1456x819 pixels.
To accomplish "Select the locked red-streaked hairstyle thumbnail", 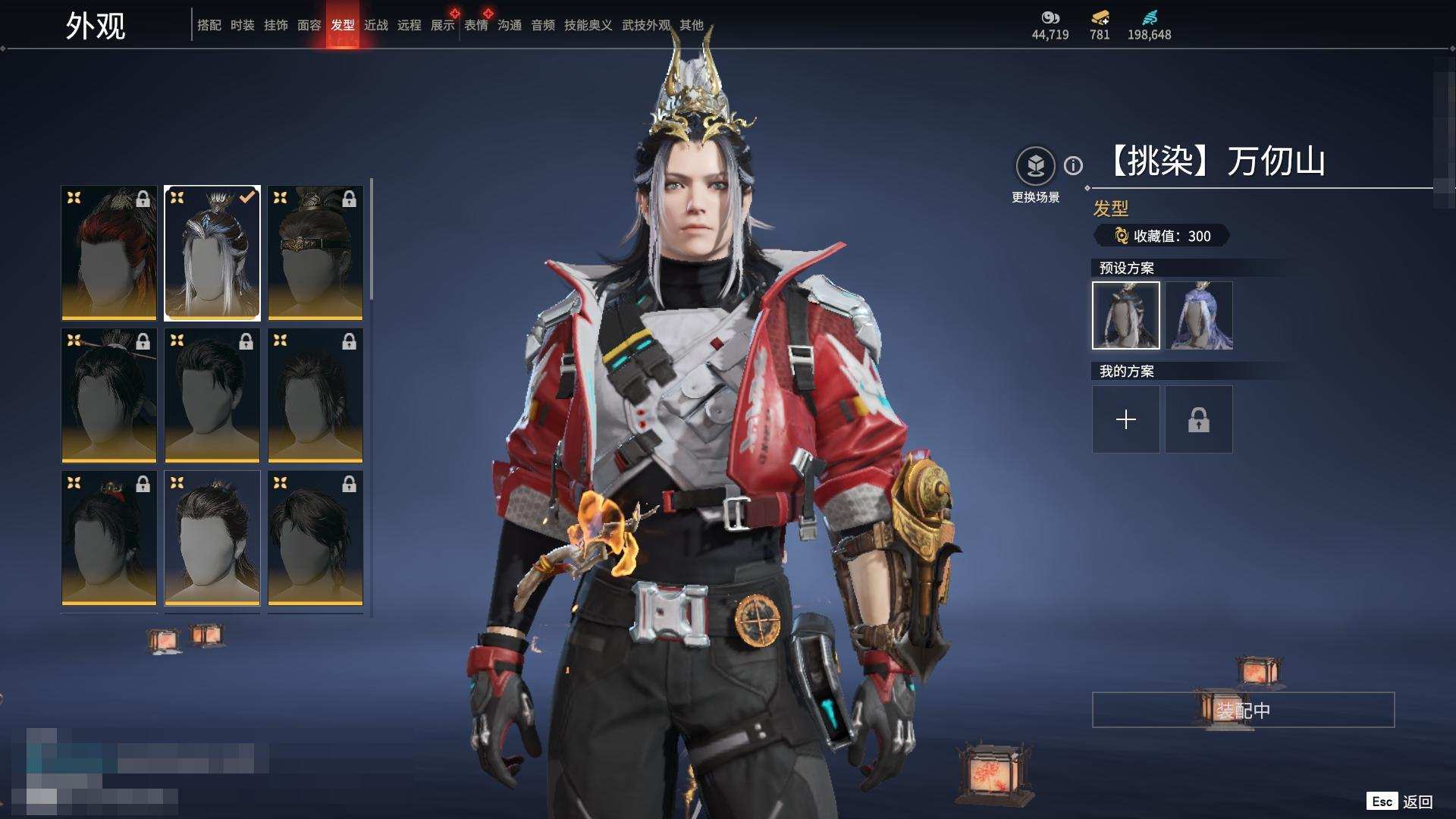I will (x=109, y=253).
